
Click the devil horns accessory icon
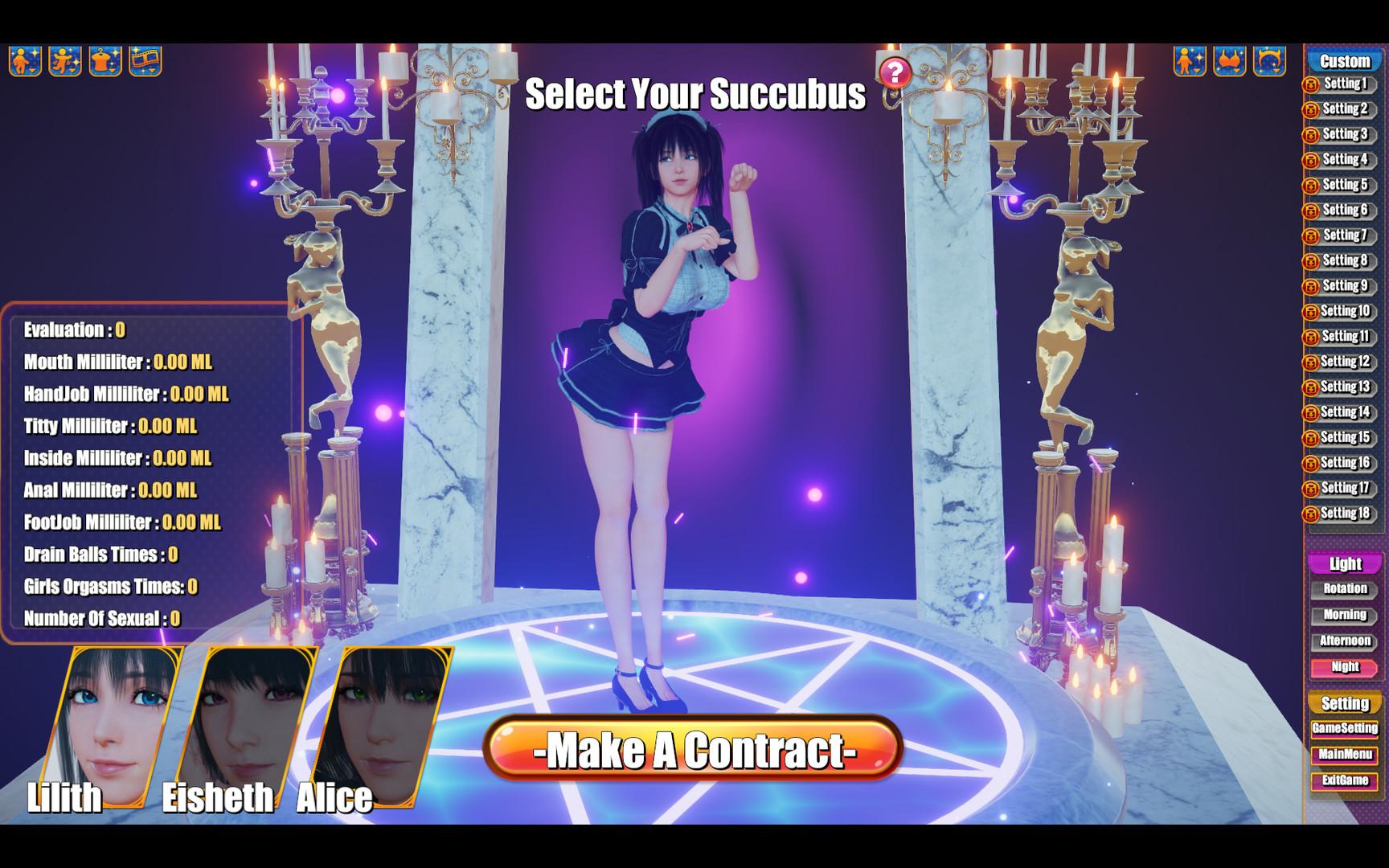[1268, 58]
